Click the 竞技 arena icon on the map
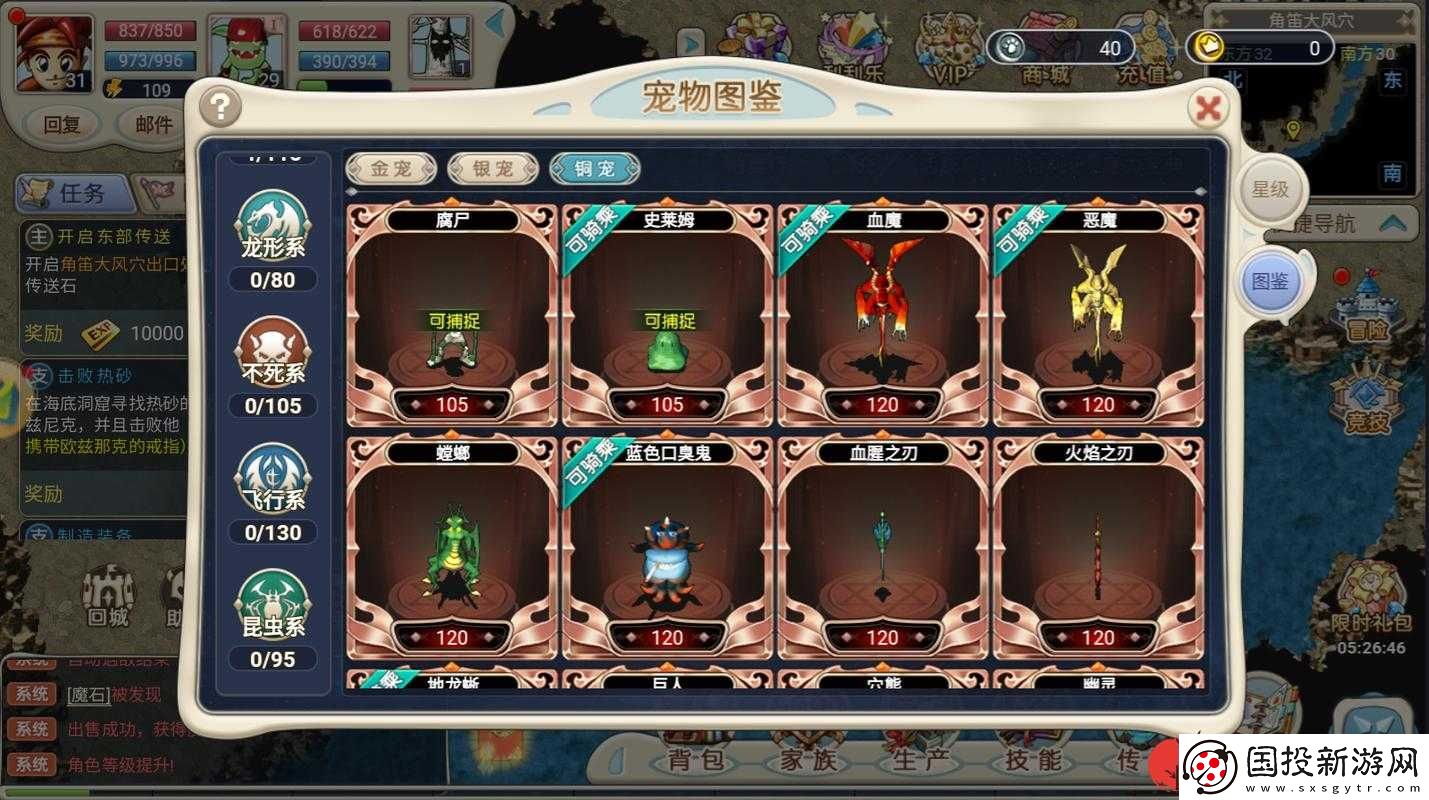The height and width of the screenshot is (800, 1429). (x=1367, y=400)
